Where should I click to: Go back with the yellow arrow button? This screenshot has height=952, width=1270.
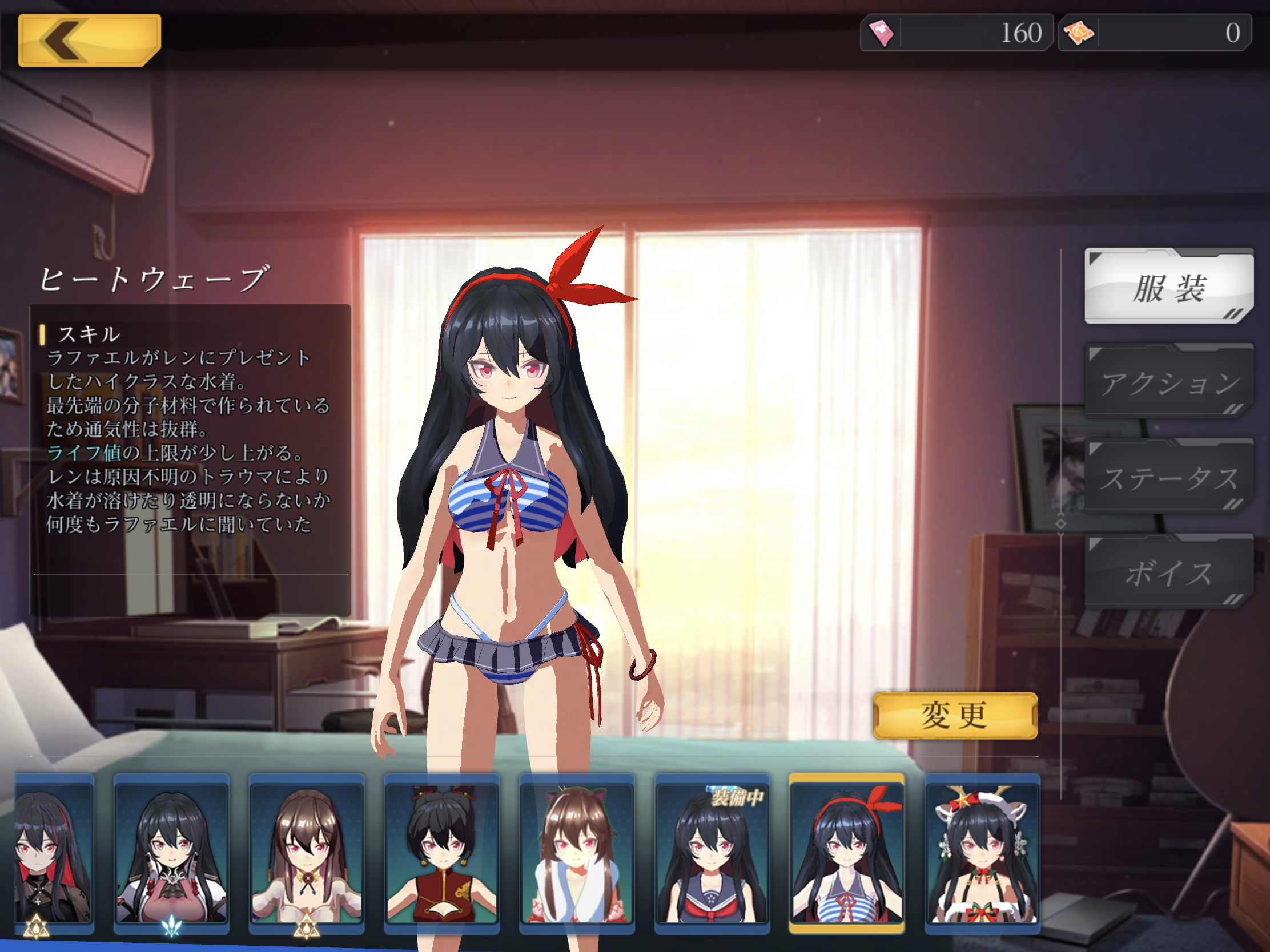pos(89,40)
